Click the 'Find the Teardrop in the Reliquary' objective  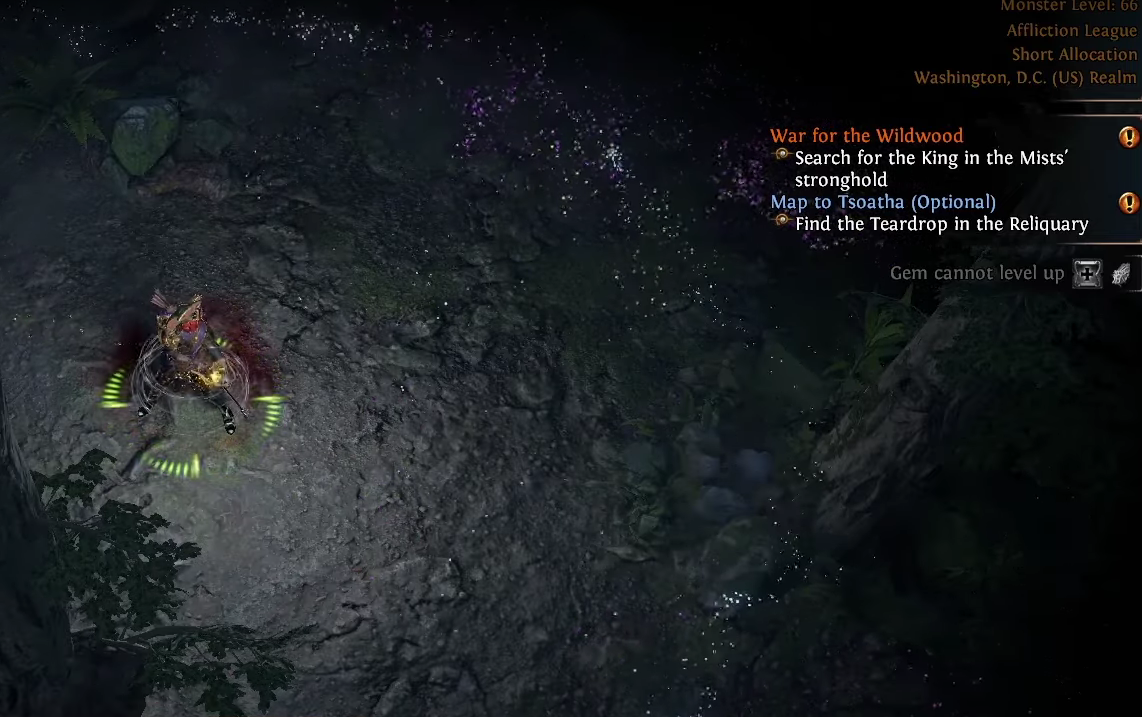pyautogui.click(x=940, y=224)
